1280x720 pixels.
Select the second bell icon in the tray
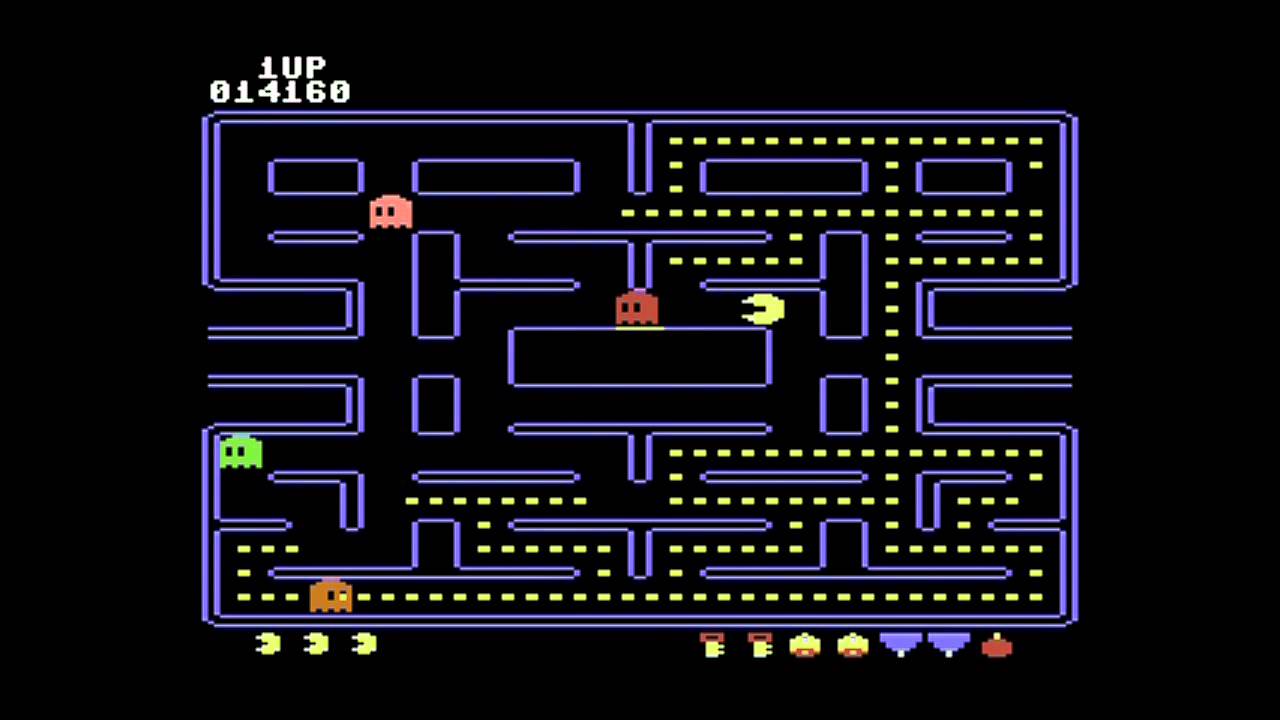pos(853,646)
